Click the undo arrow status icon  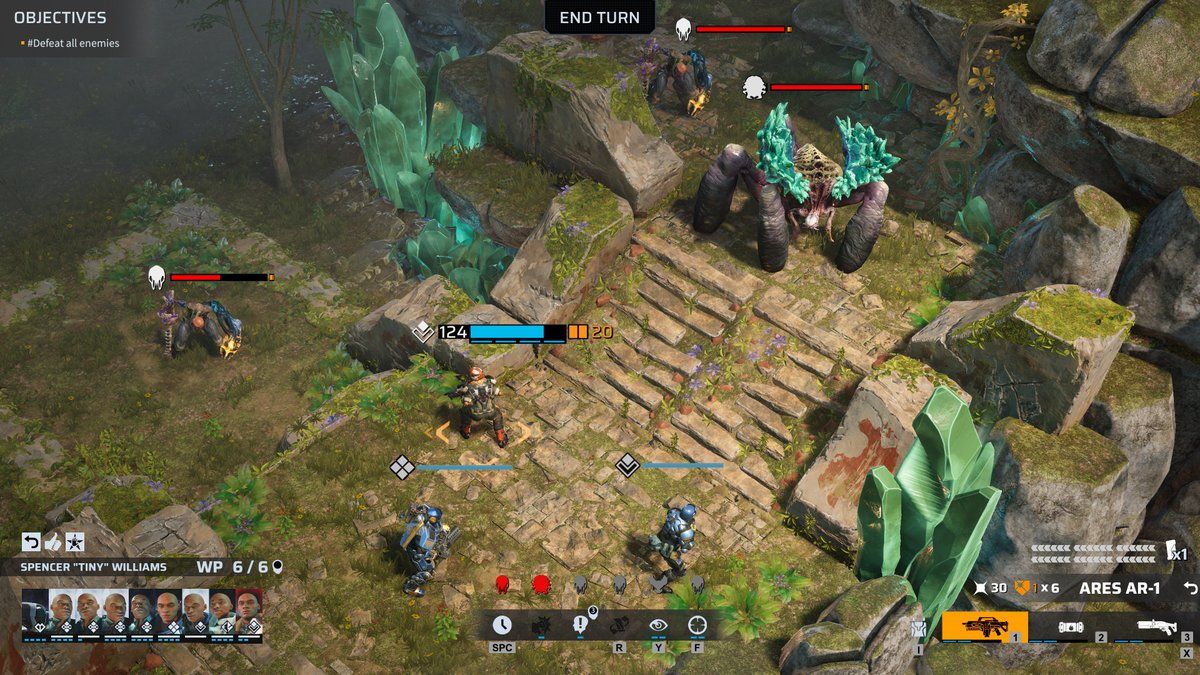(x=31, y=542)
